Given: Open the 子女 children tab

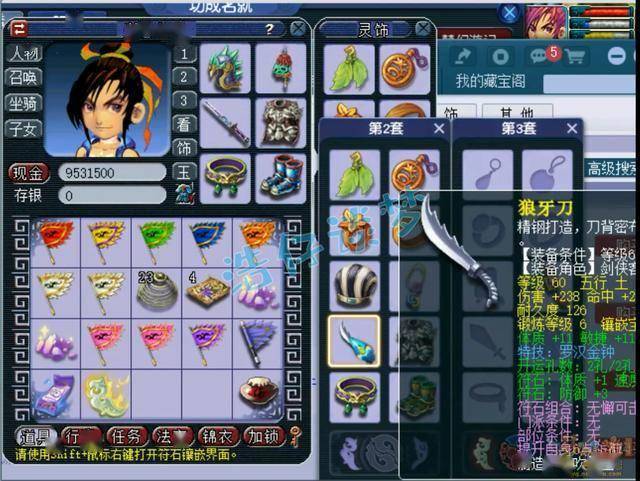Looking at the screenshot, I should pos(24,127).
